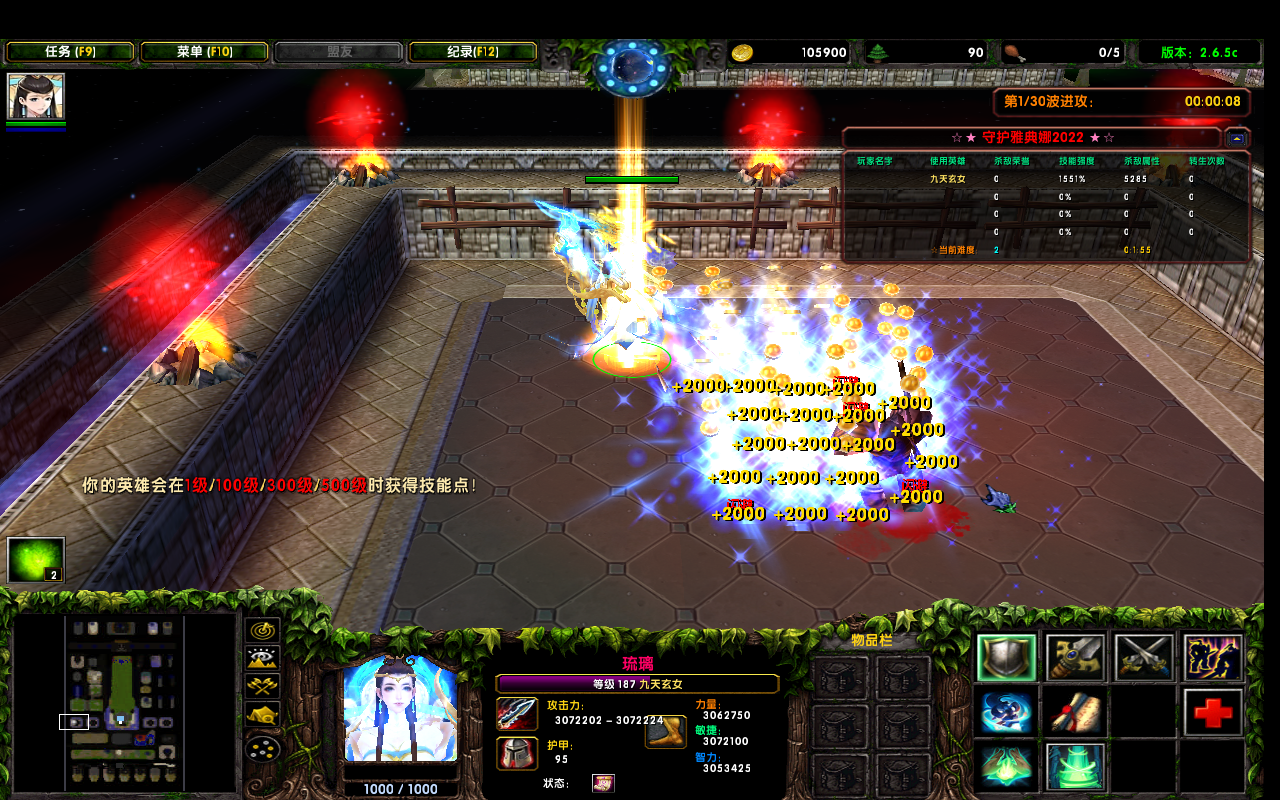This screenshot has height=800, width=1280.
Task: Toggle creep camp display tent button
Action: coord(263,716)
